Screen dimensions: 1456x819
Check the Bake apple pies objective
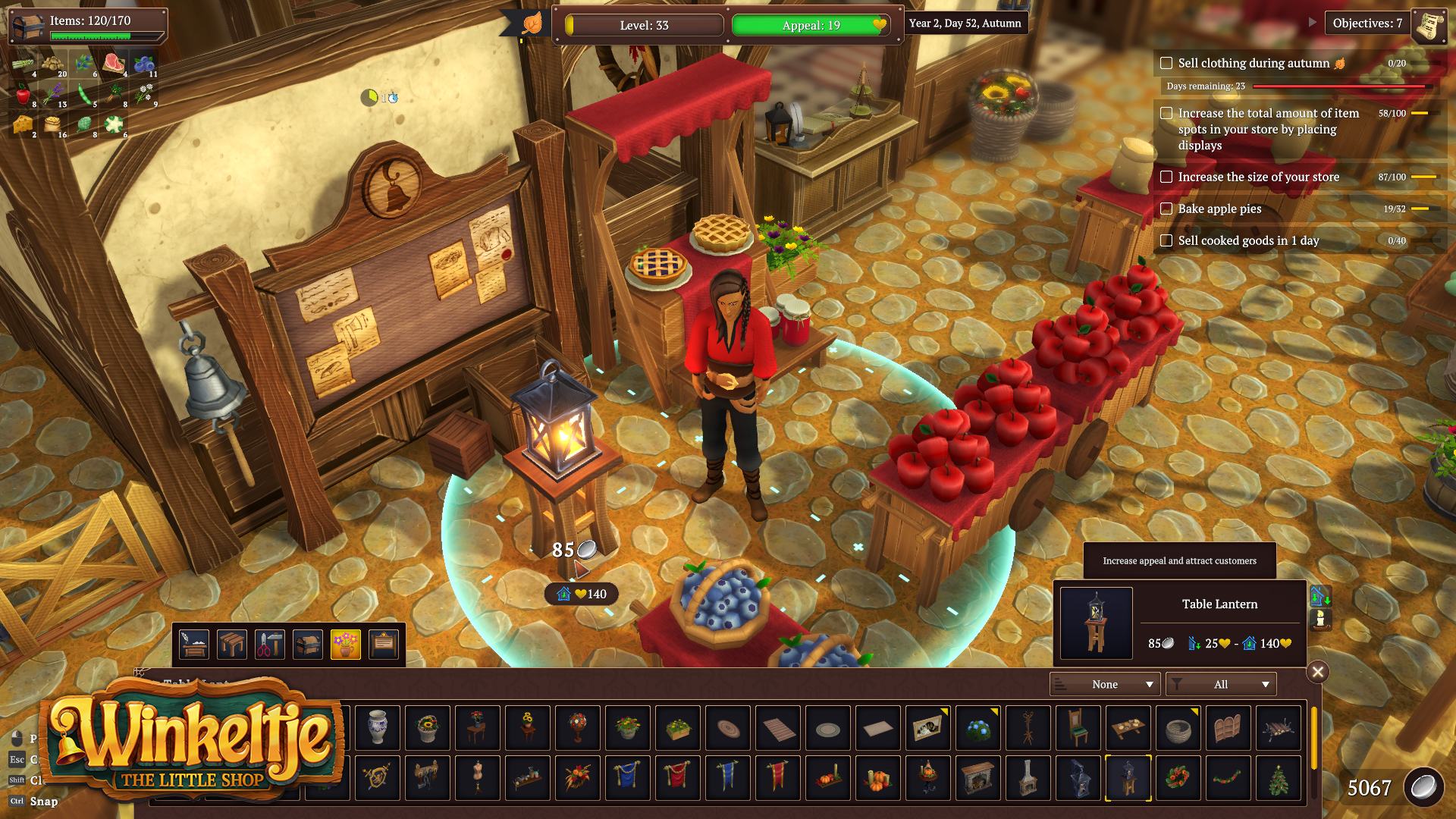pos(1167,209)
